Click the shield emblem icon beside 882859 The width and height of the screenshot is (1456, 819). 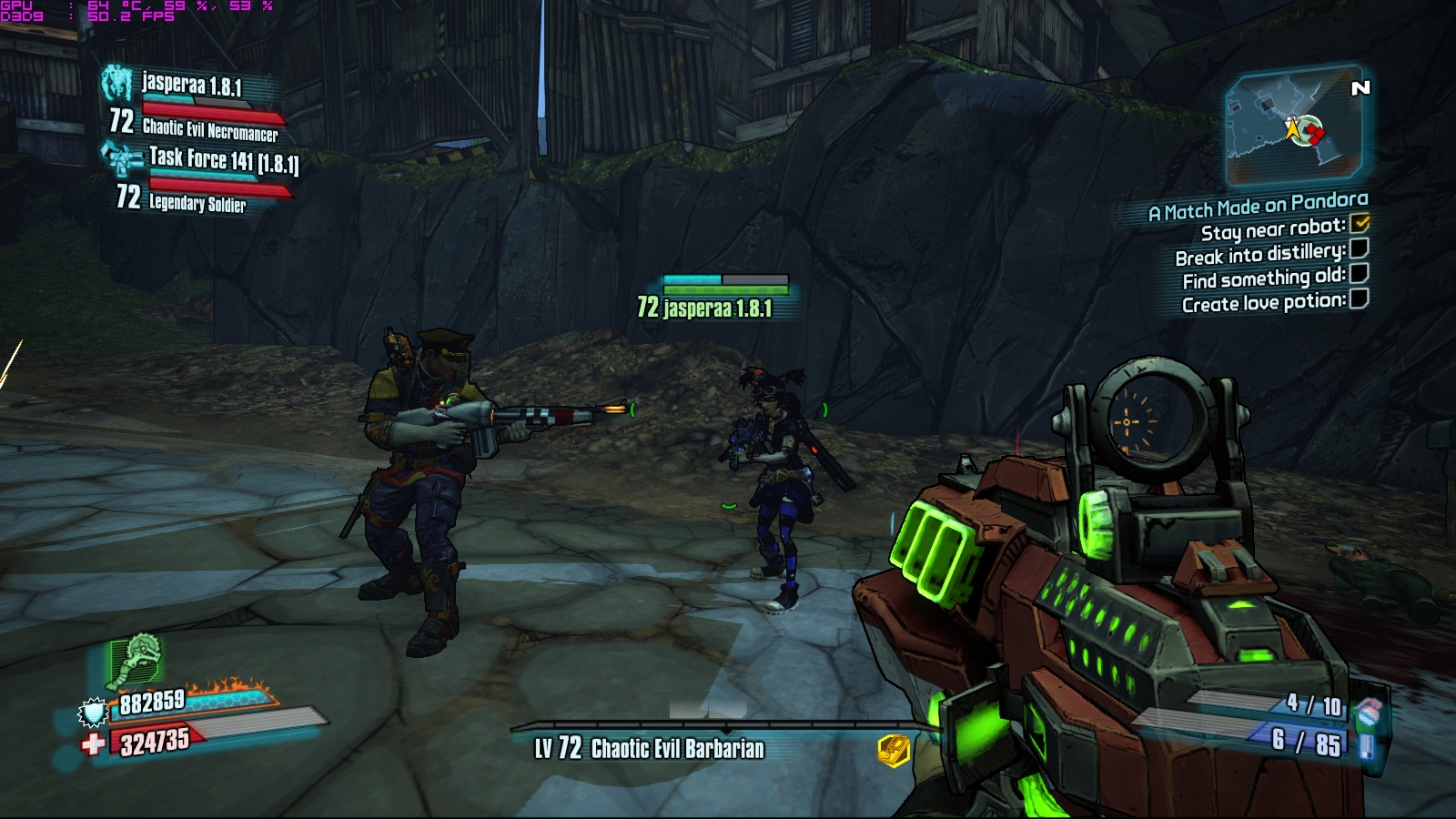point(94,712)
